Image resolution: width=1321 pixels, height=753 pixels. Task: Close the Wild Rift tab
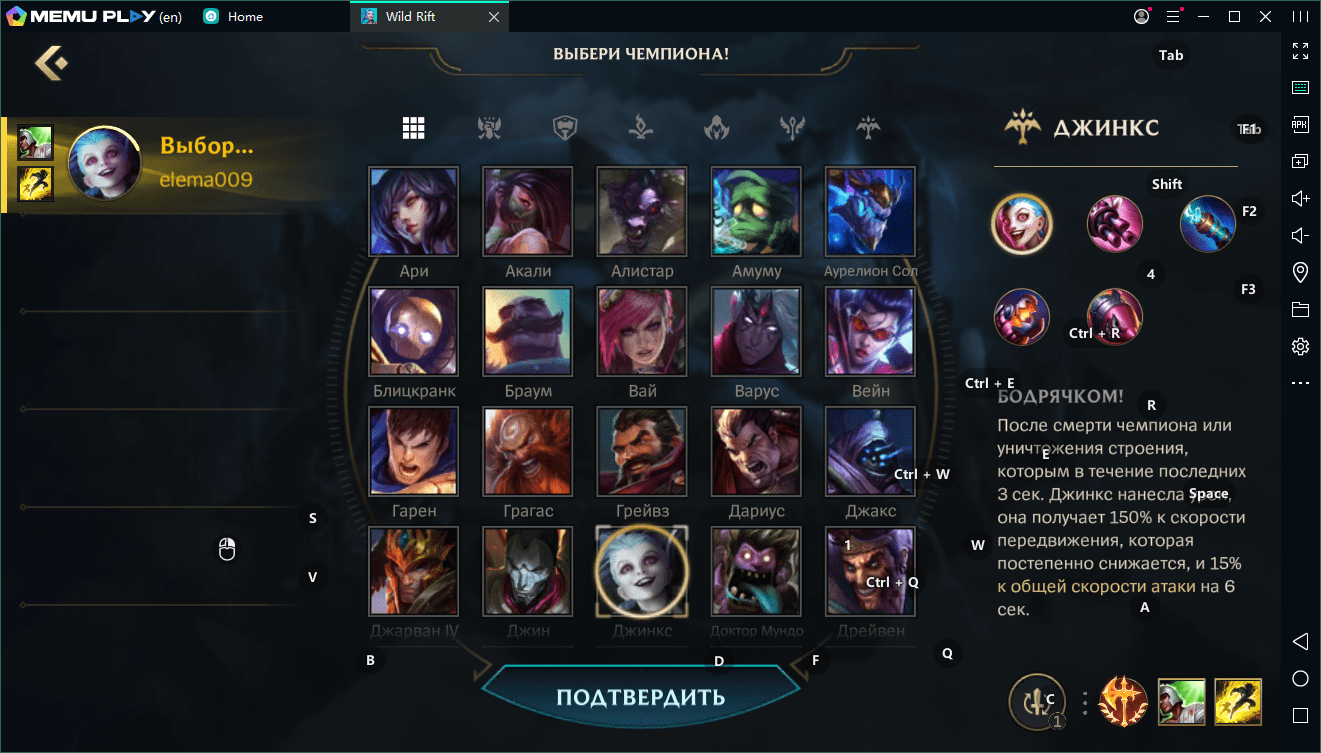click(x=493, y=17)
